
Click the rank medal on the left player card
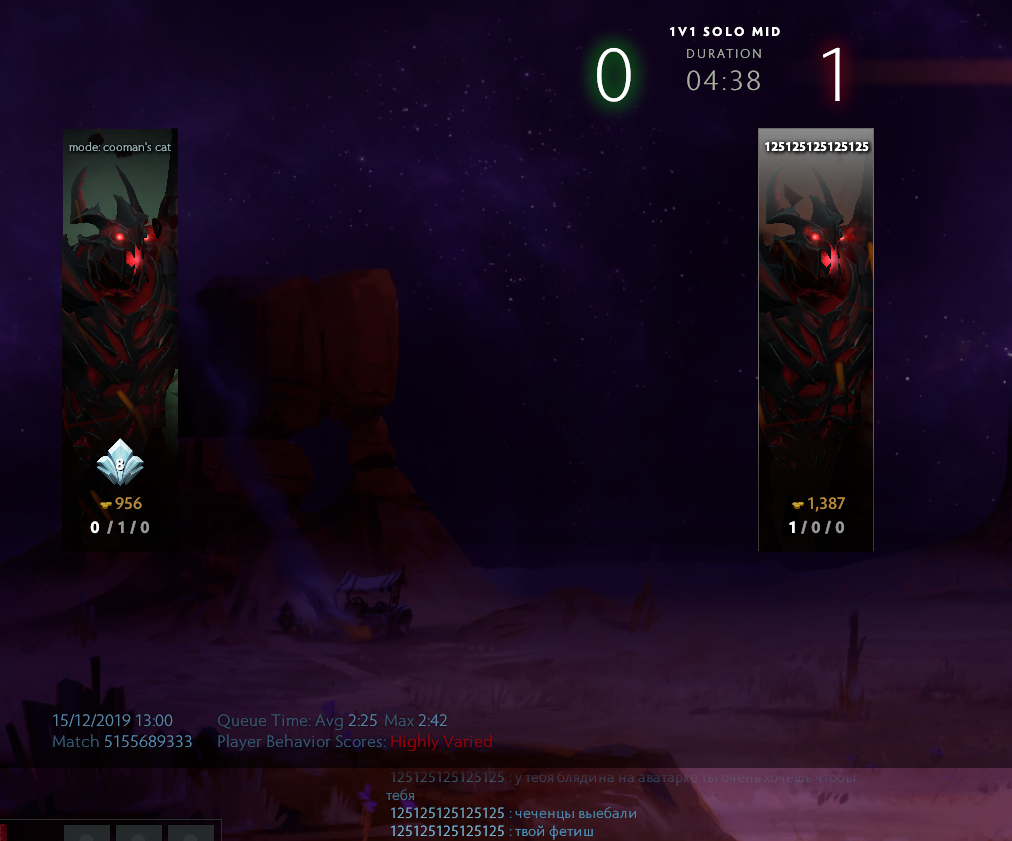coord(120,464)
